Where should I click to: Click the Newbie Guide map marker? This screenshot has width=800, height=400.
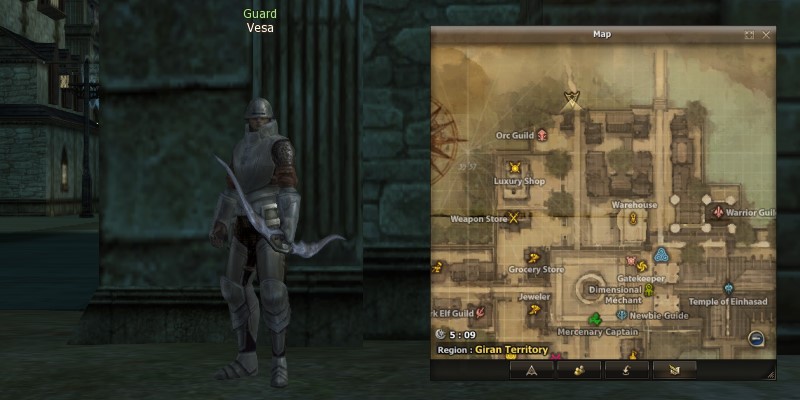pos(622,315)
